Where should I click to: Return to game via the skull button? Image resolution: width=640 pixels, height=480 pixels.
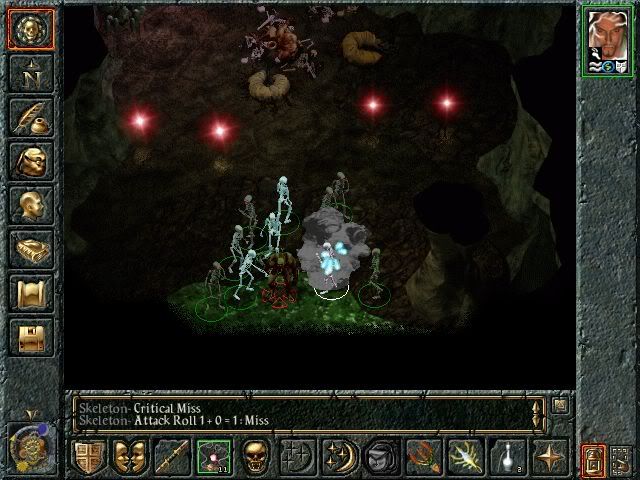[31, 31]
